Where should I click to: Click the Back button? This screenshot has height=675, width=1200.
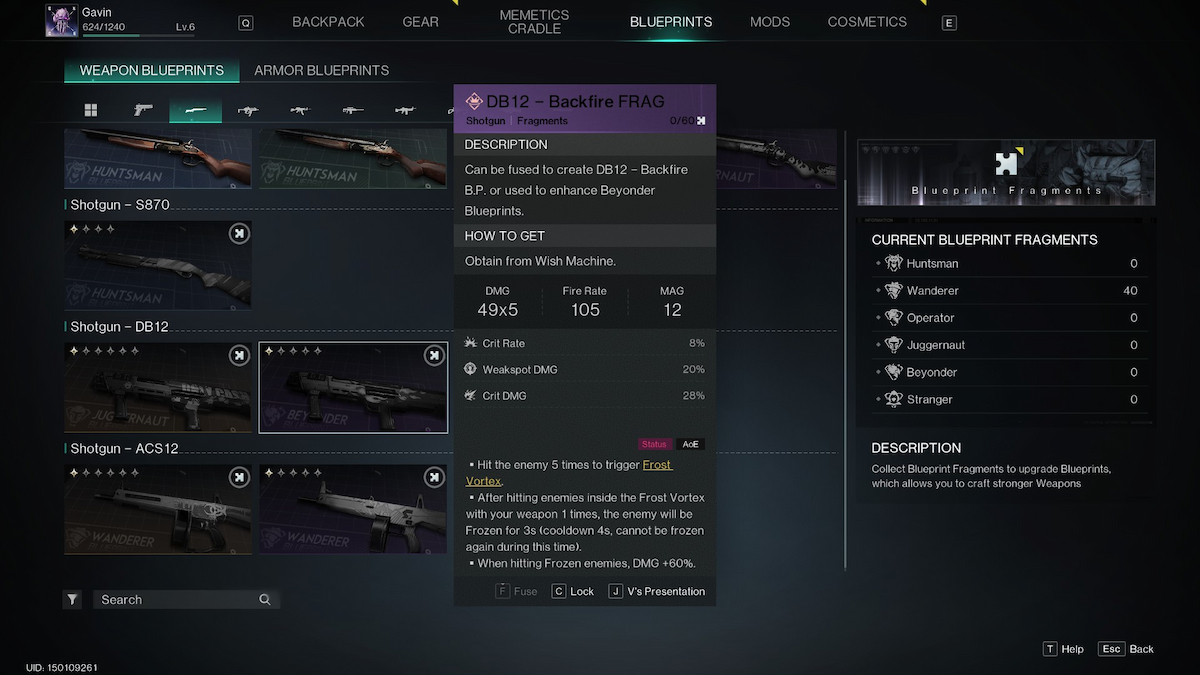[1127, 649]
